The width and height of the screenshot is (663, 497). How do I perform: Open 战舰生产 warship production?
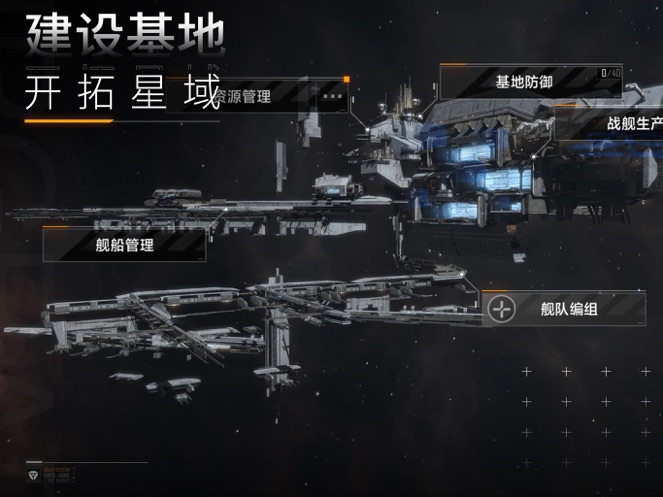tap(631, 124)
